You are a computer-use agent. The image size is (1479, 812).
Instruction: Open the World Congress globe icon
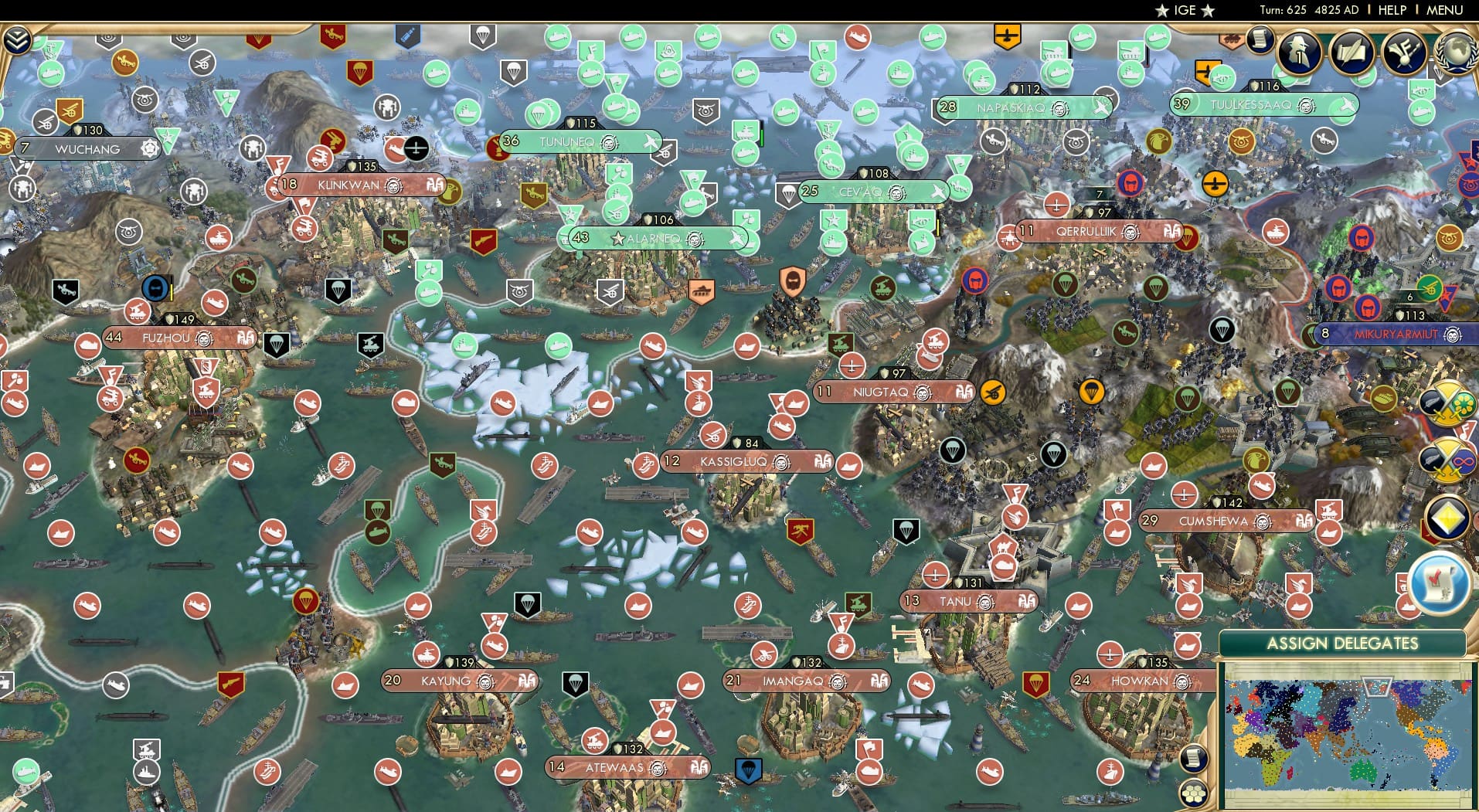point(1459,53)
